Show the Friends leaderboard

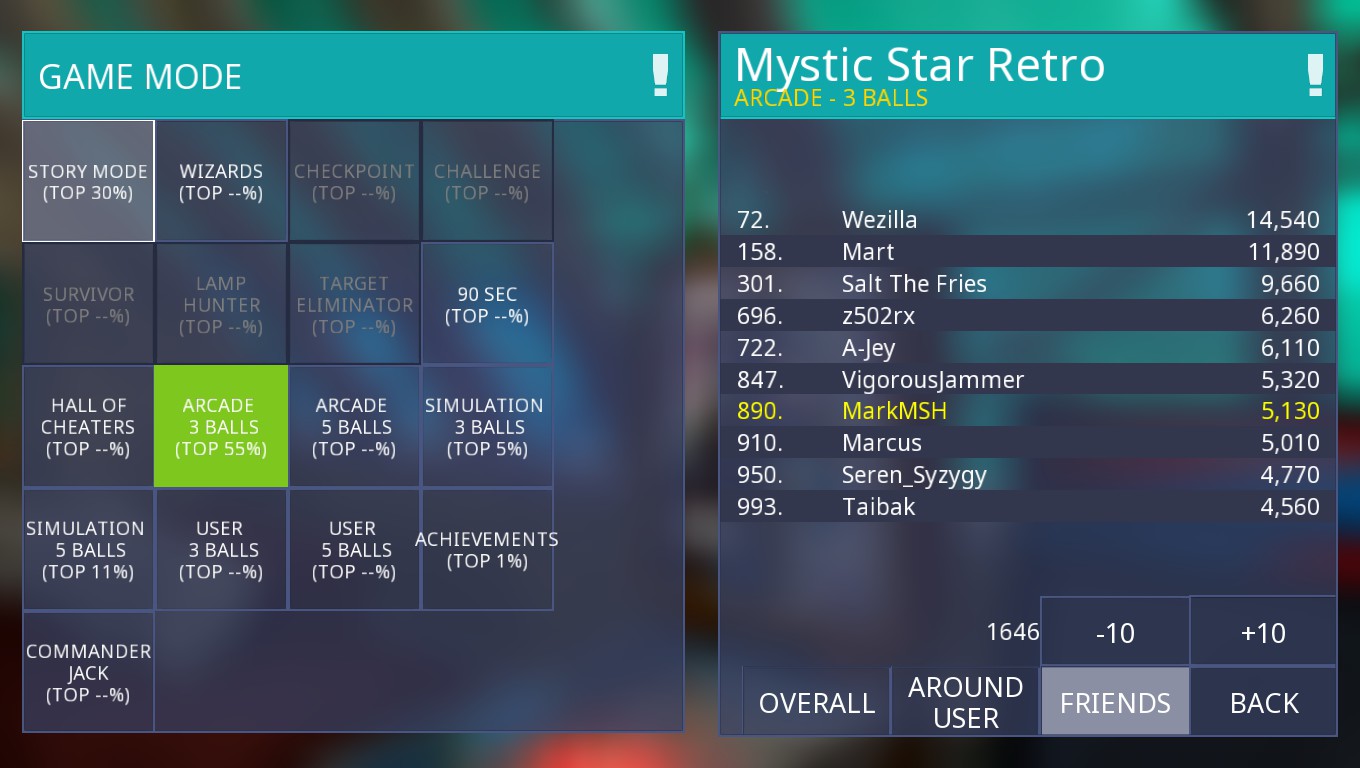pyautogui.click(x=1115, y=702)
